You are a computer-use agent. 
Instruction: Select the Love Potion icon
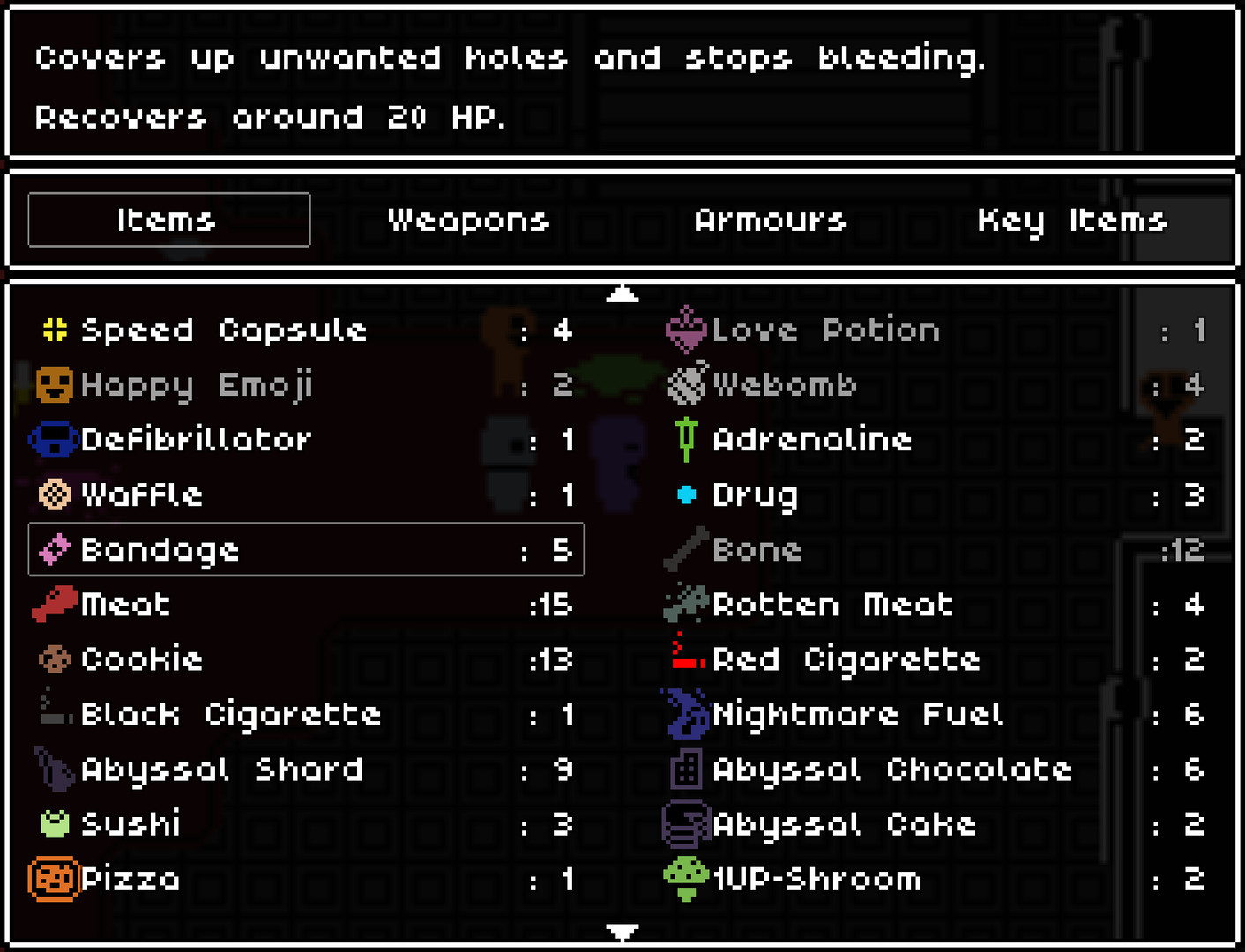(686, 330)
